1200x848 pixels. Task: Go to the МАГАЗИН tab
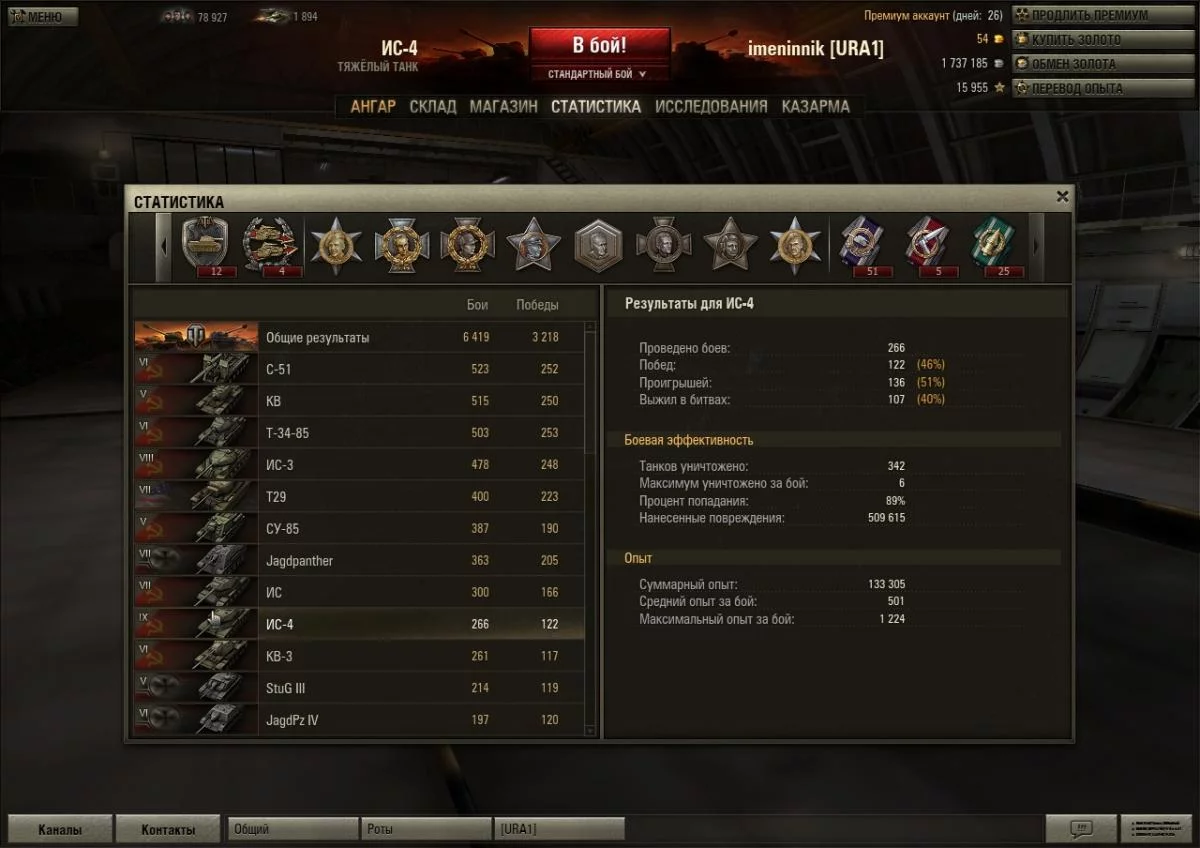click(503, 107)
